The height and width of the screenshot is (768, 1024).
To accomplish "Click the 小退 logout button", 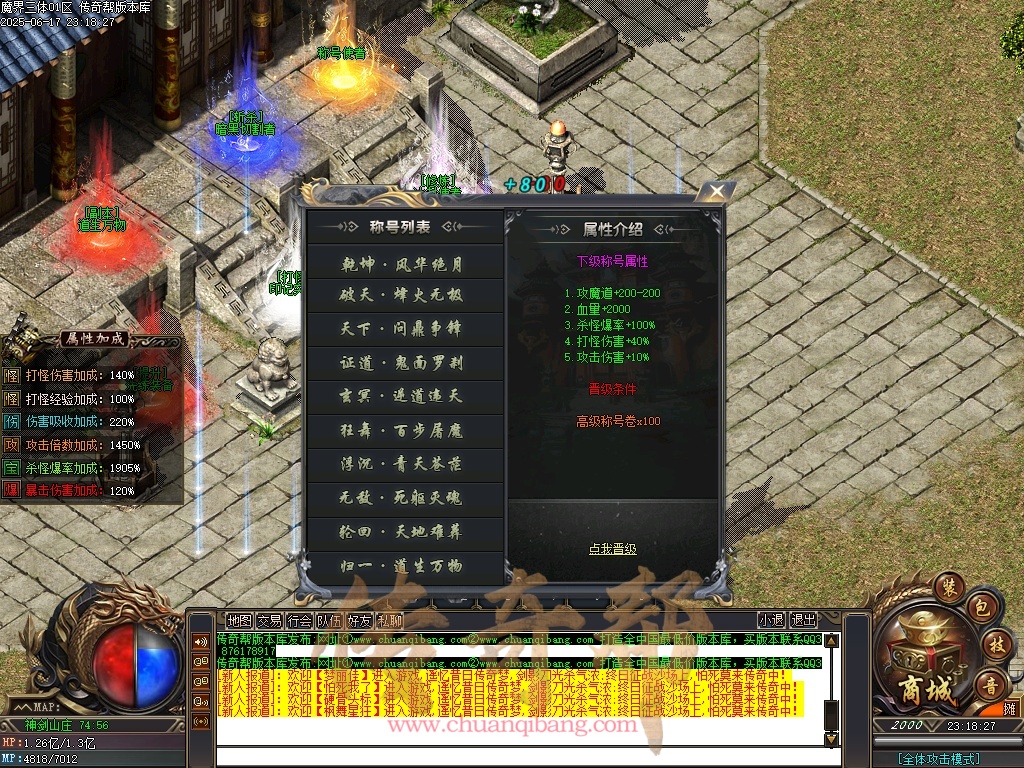I will [x=771, y=621].
